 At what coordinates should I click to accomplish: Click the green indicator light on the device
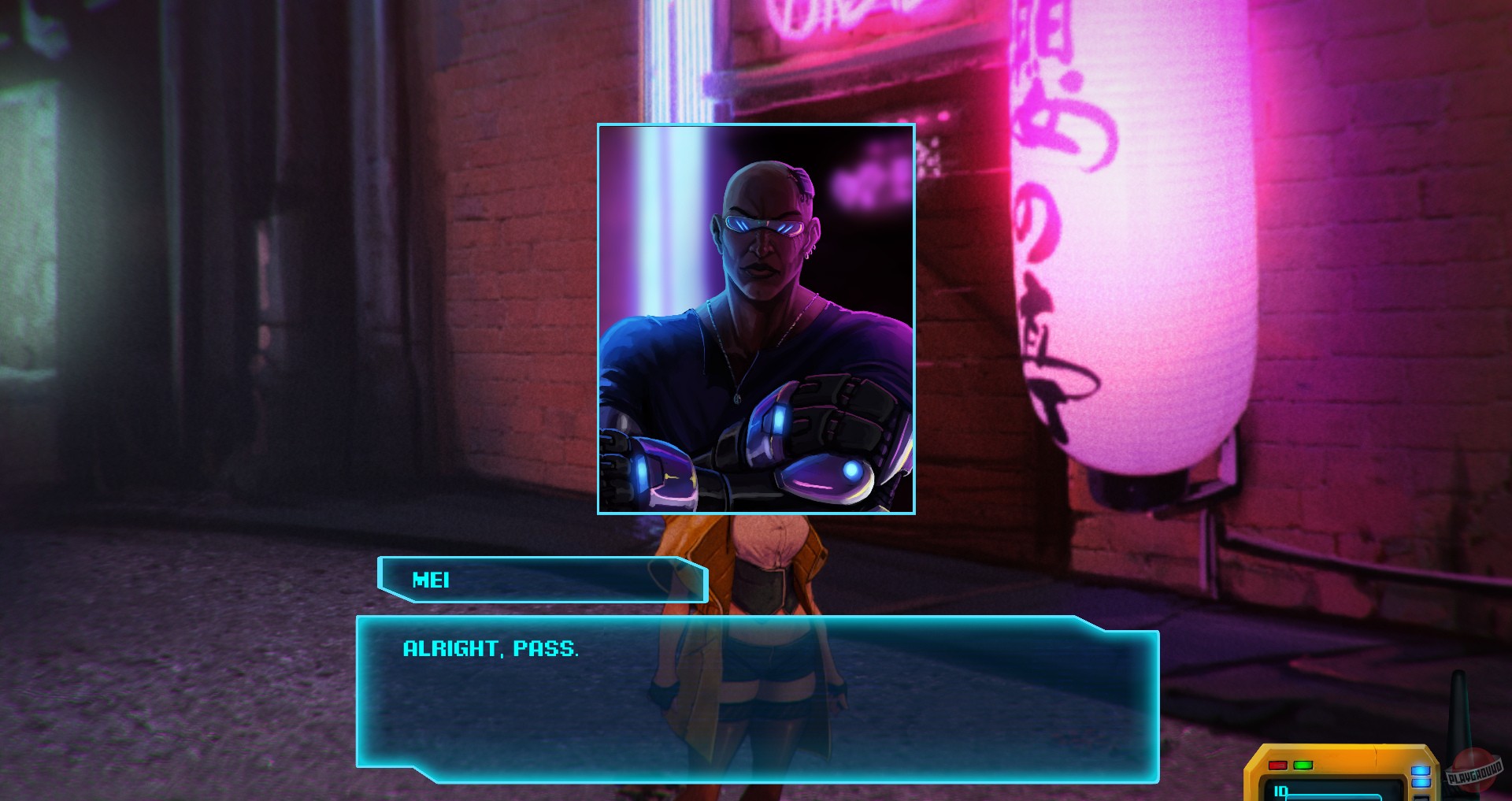[x=1303, y=764]
